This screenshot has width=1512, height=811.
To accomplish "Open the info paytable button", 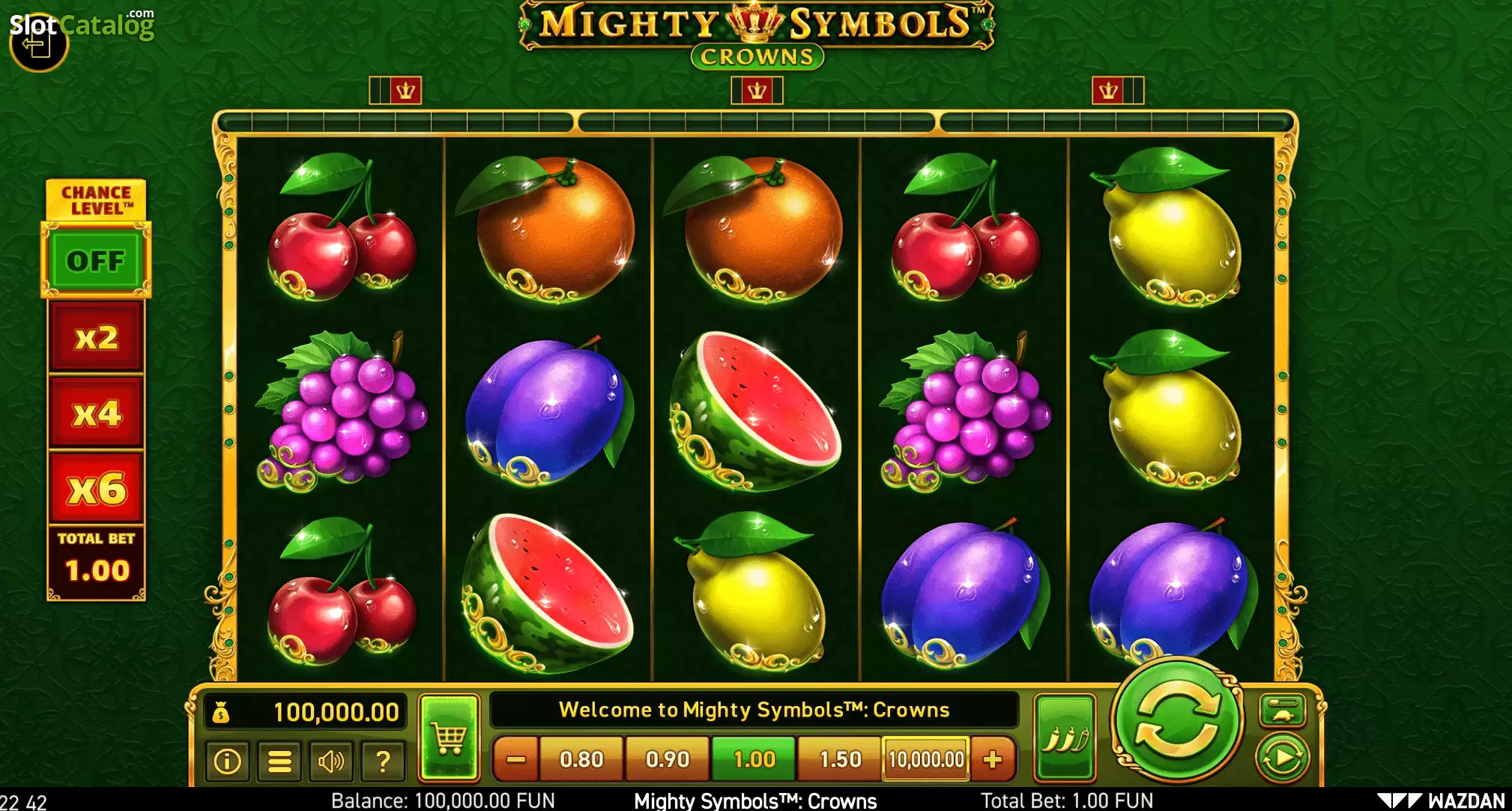I will point(227,762).
